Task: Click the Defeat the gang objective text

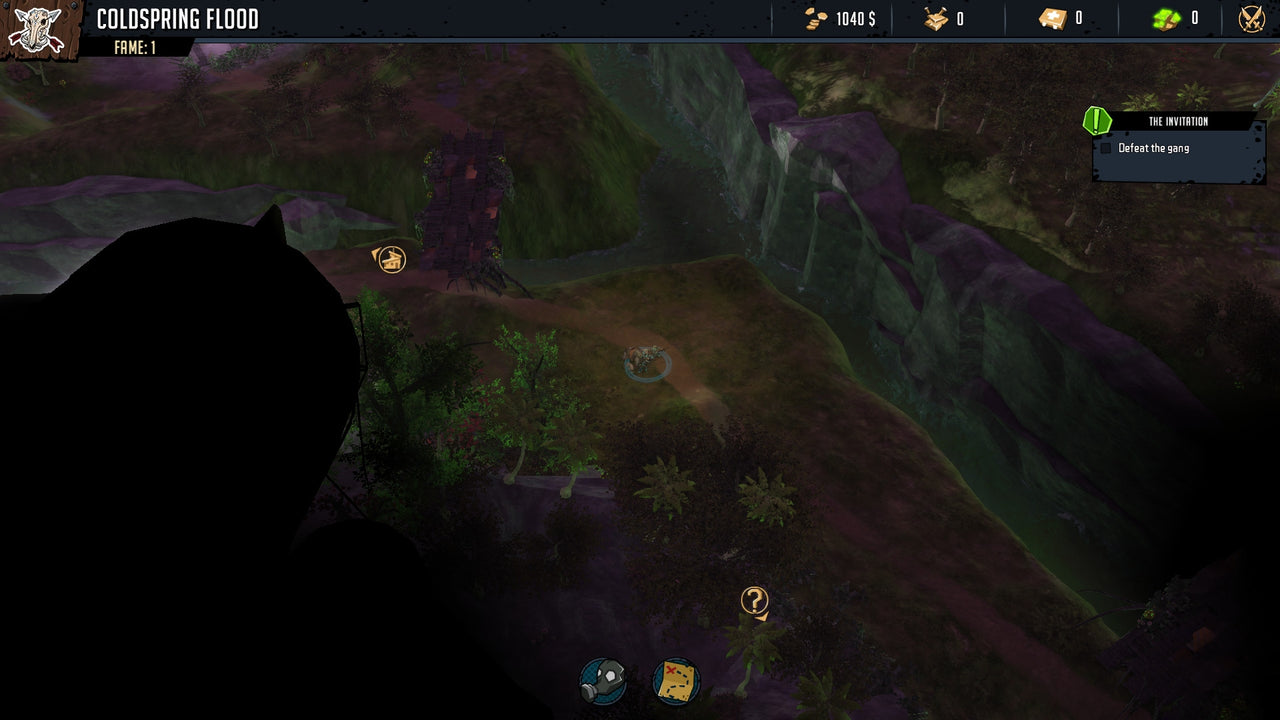Action: (1155, 147)
